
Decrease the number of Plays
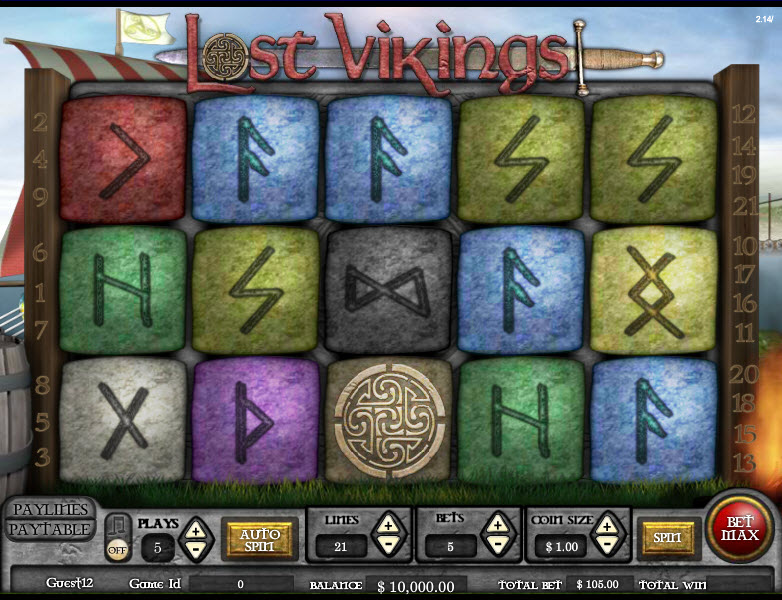195,548
